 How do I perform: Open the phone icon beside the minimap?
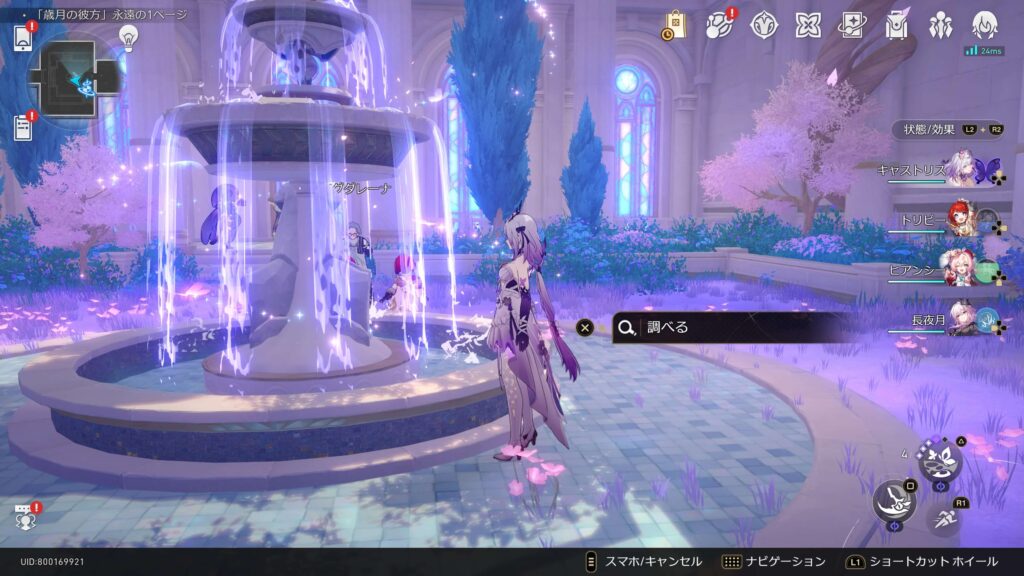(24, 38)
